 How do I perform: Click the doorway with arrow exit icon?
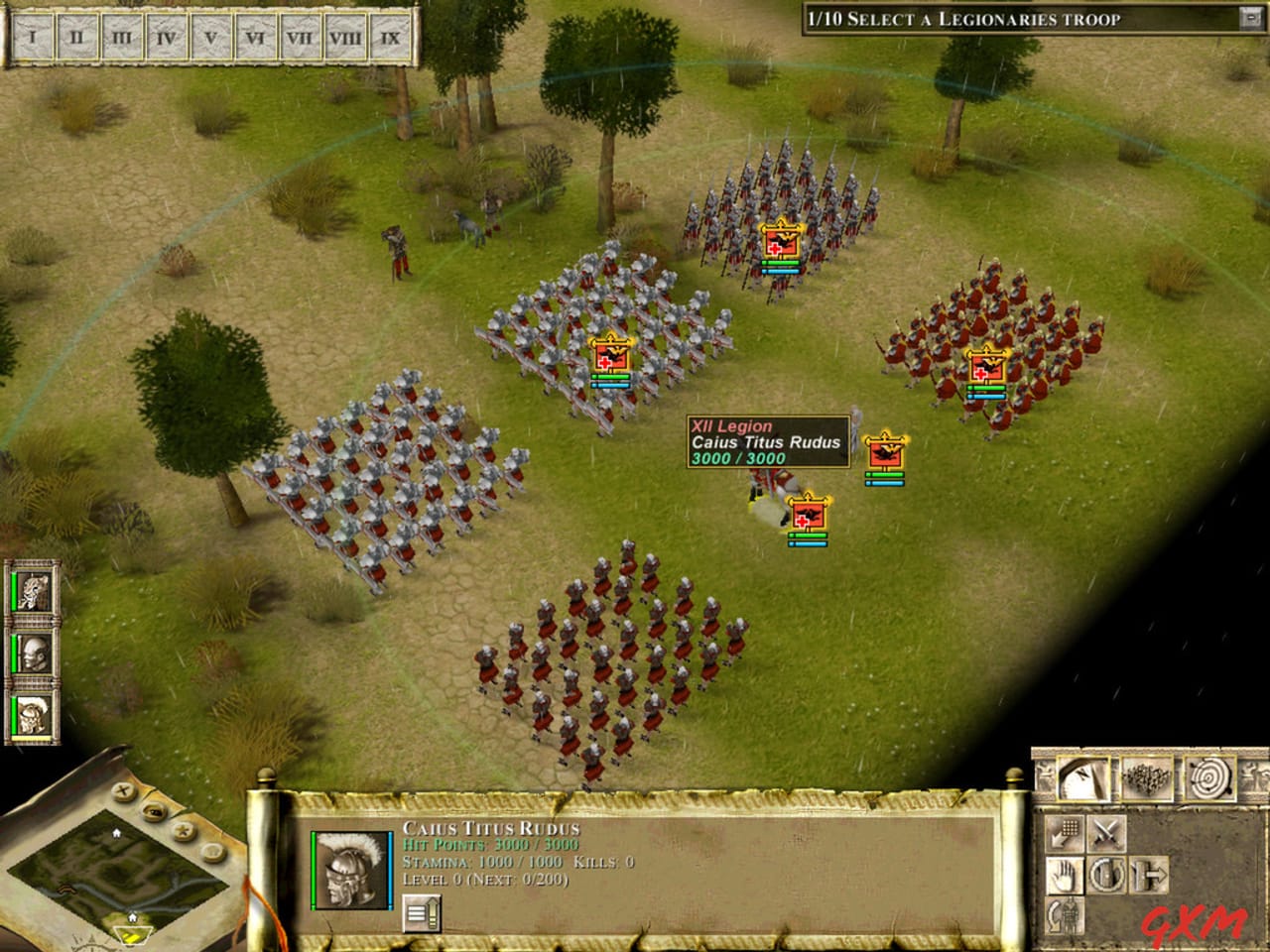pos(1148,875)
